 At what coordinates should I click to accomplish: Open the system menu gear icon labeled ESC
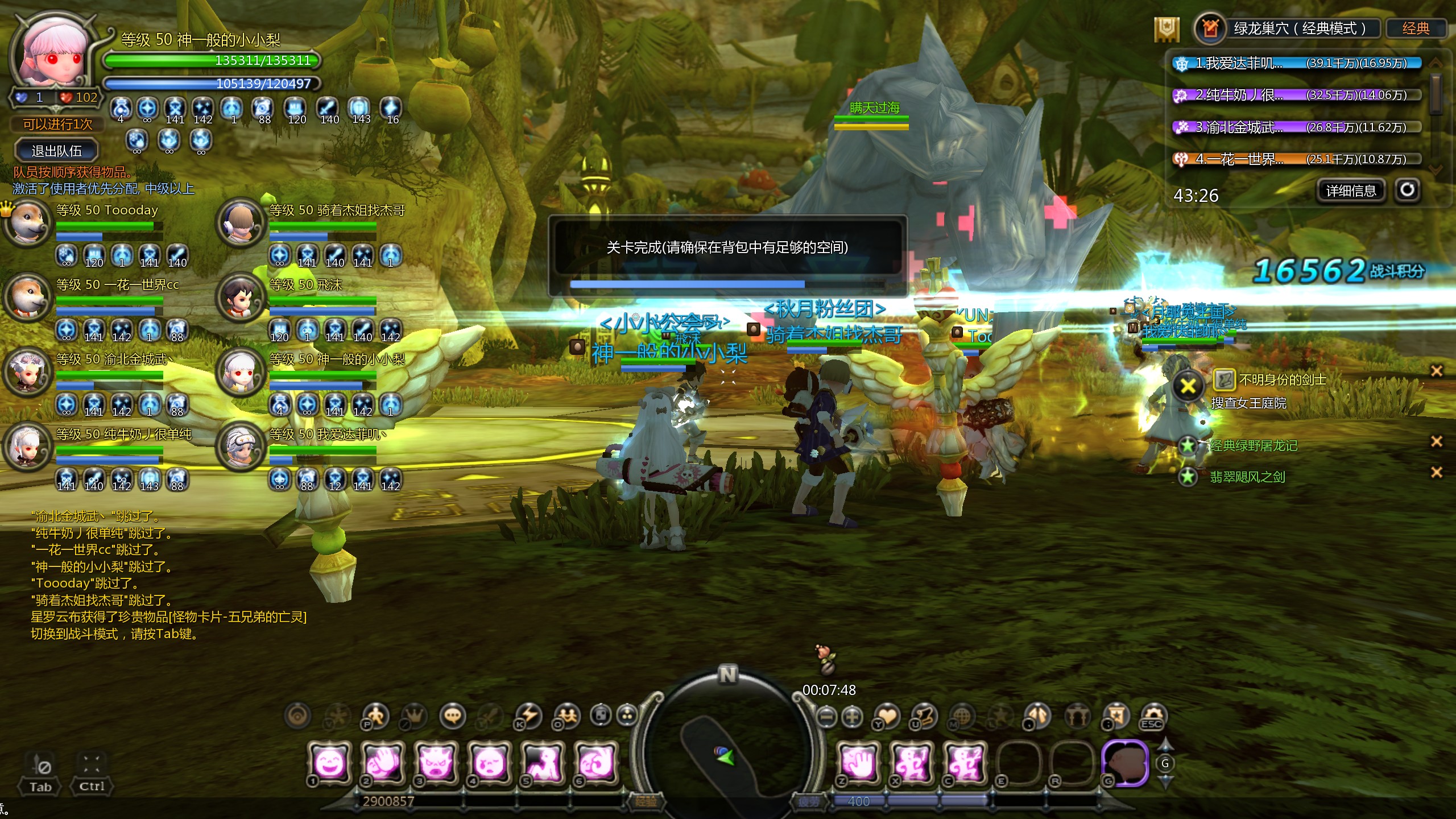1152,716
